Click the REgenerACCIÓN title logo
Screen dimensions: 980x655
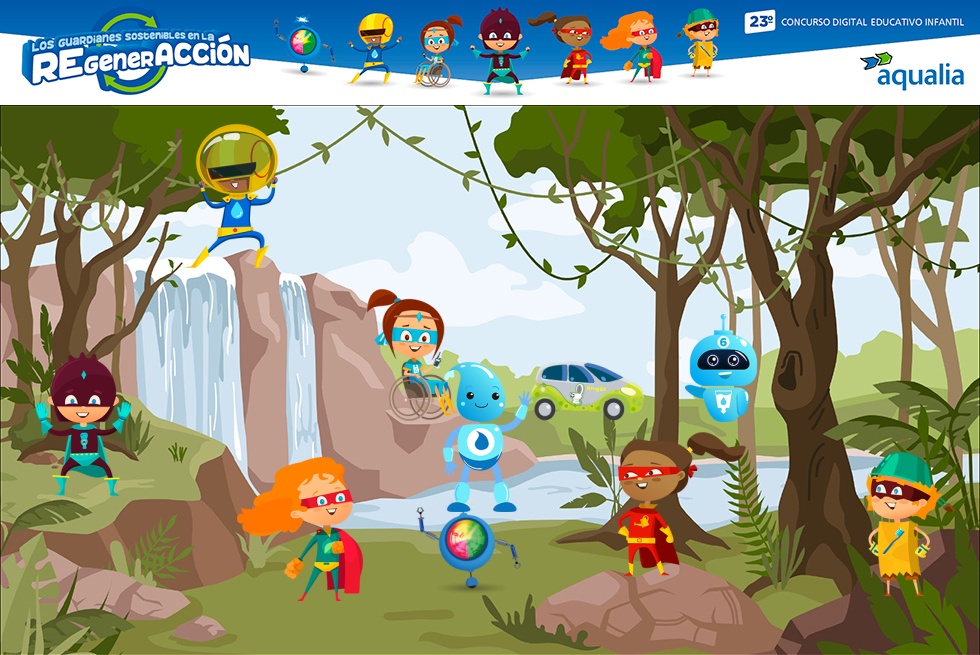137,55
